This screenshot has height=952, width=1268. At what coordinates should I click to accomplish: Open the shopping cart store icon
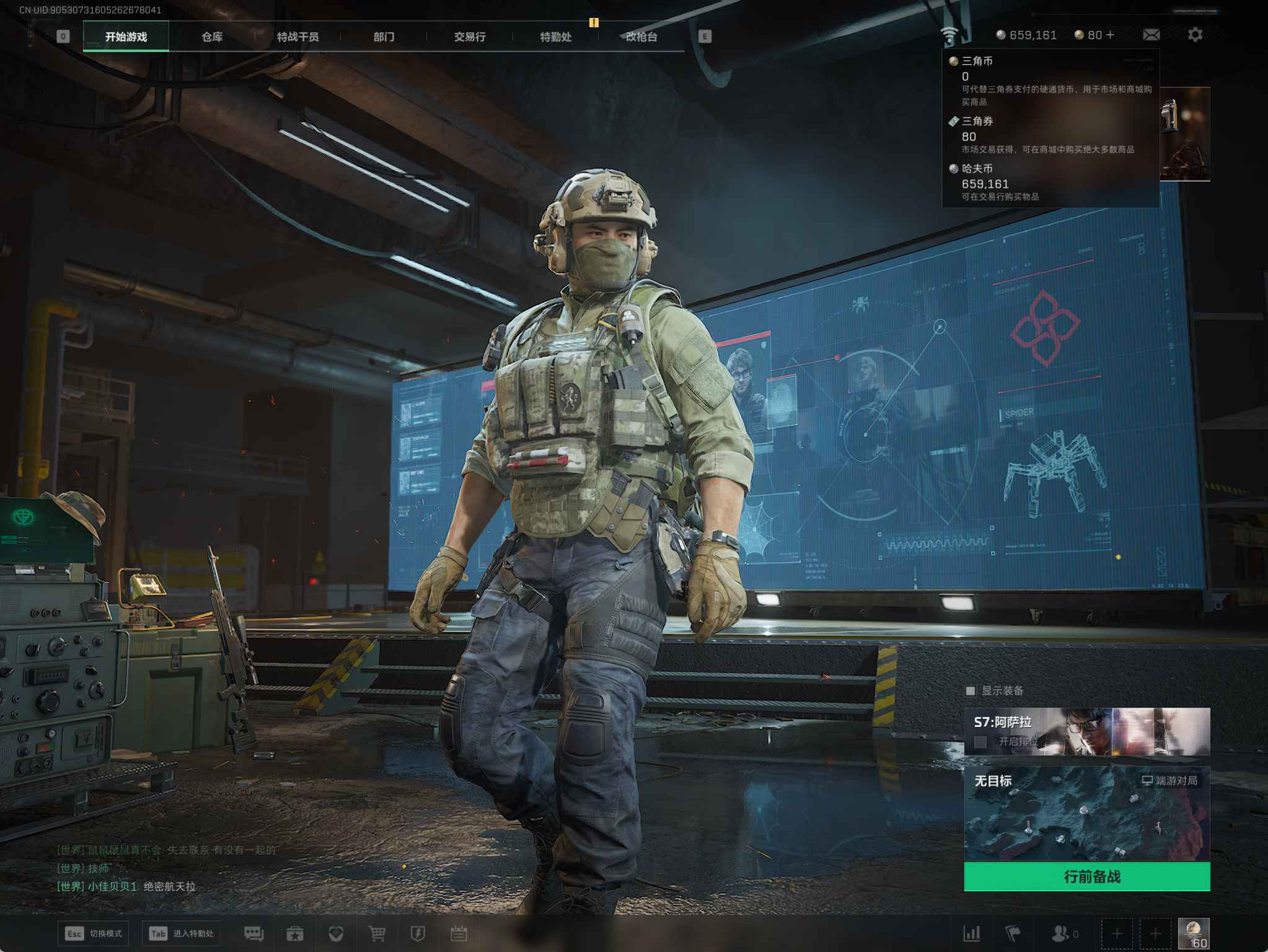(x=377, y=933)
